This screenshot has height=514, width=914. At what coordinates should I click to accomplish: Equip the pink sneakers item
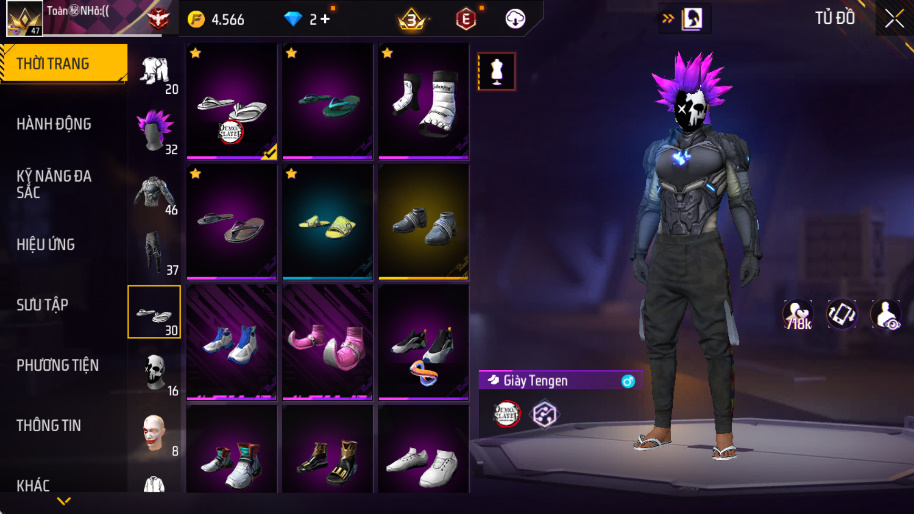point(327,342)
